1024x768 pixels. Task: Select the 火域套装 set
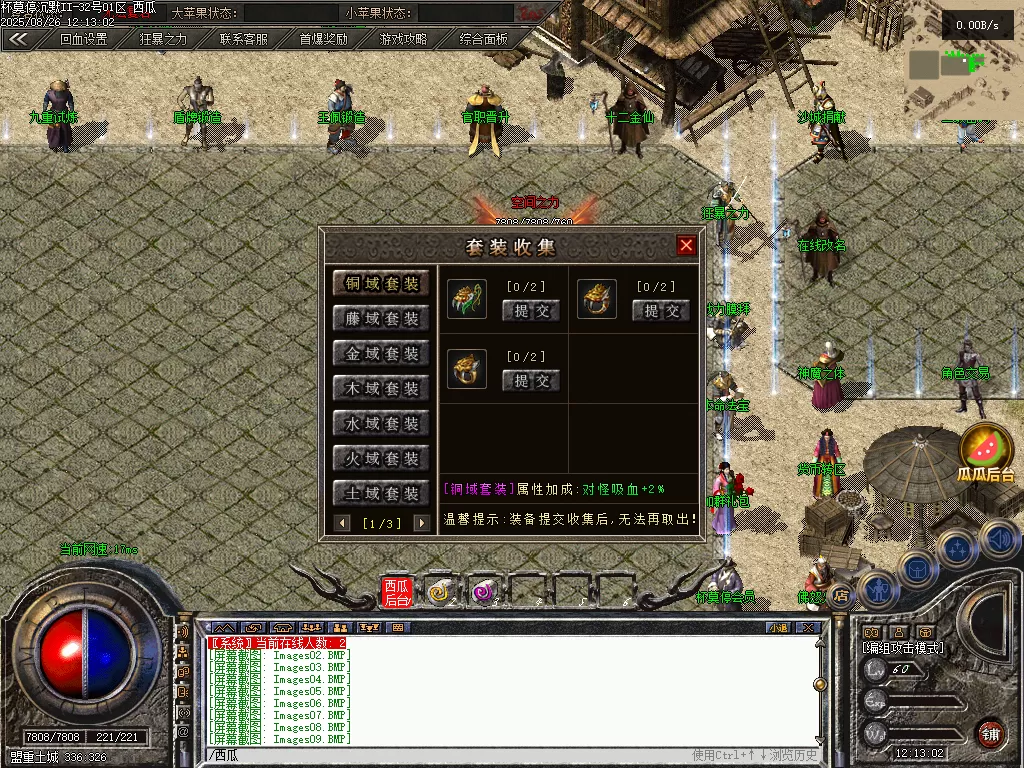click(x=381, y=459)
